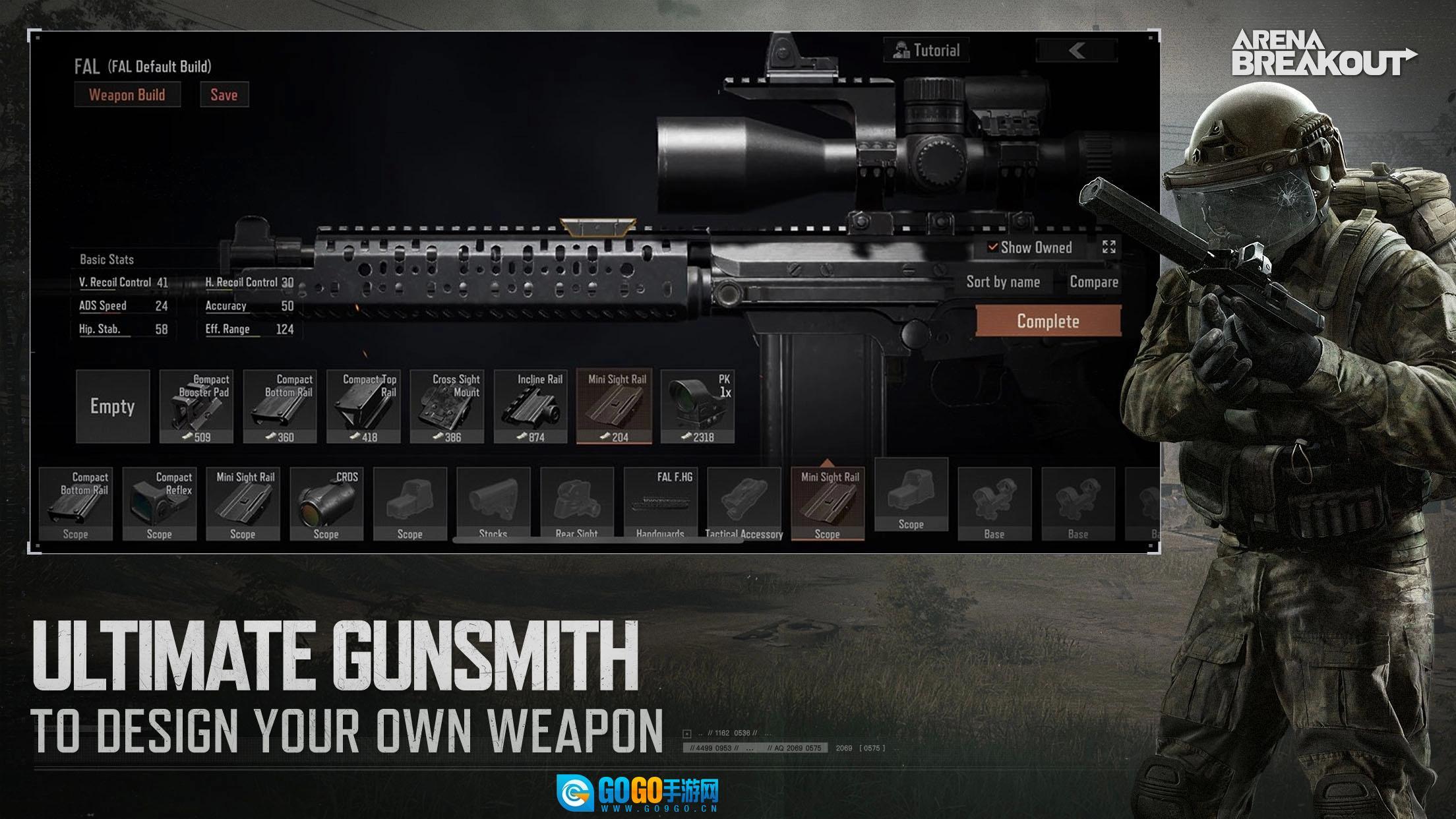
Task: Pick the Compact Top Rail attachment
Action: point(363,406)
